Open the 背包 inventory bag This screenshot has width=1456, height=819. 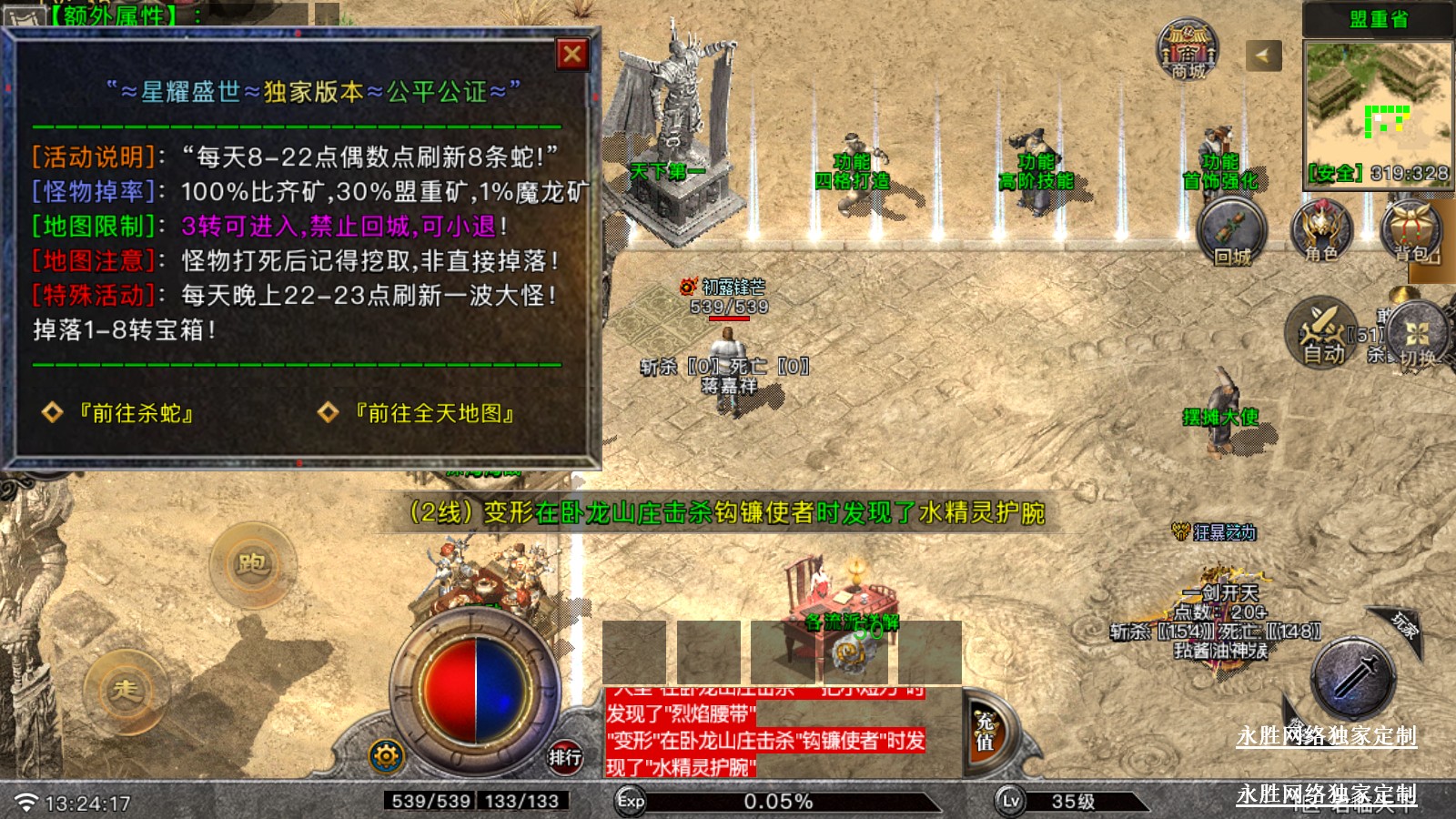1412,232
